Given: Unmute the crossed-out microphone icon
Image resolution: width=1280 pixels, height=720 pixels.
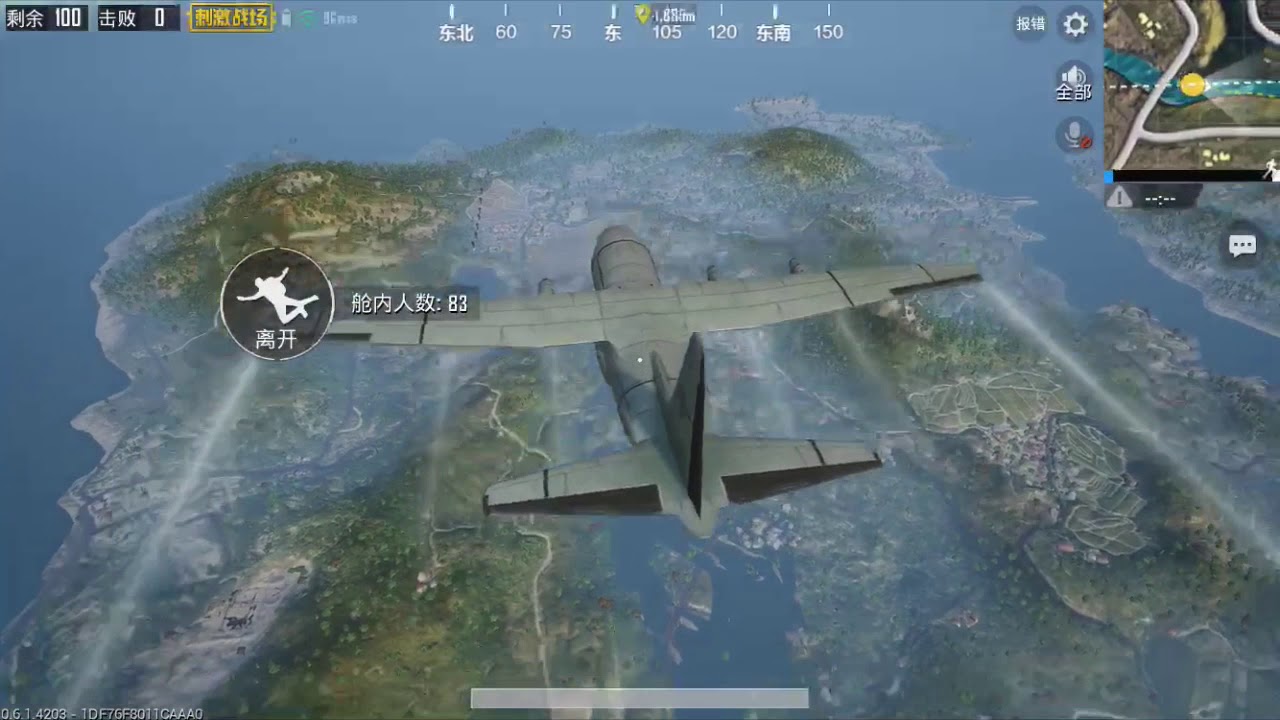Looking at the screenshot, I should [1072, 136].
